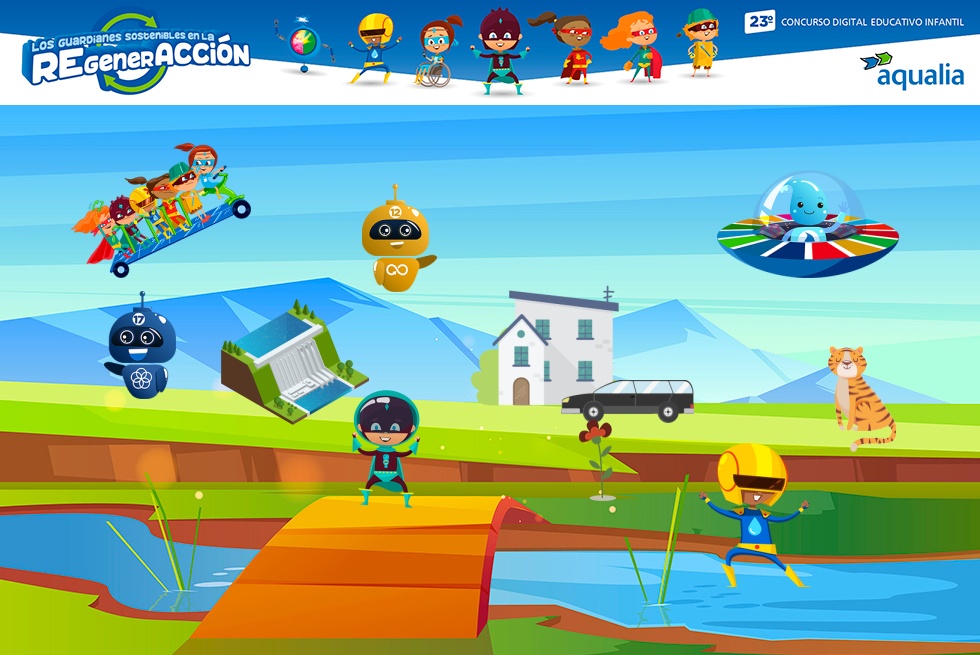Select the sitting tiger
The image size is (980, 655).
[858, 396]
